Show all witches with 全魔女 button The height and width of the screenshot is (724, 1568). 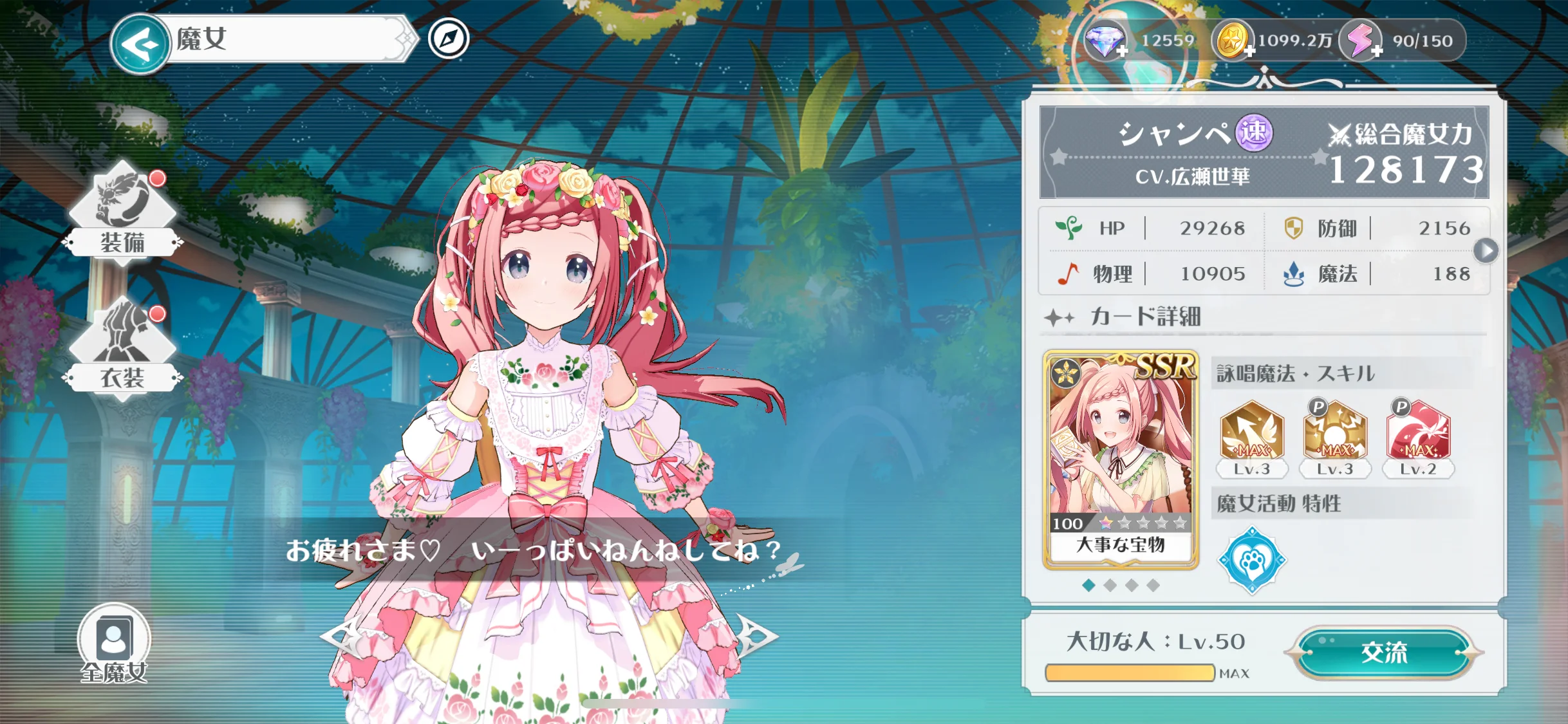coord(114,643)
